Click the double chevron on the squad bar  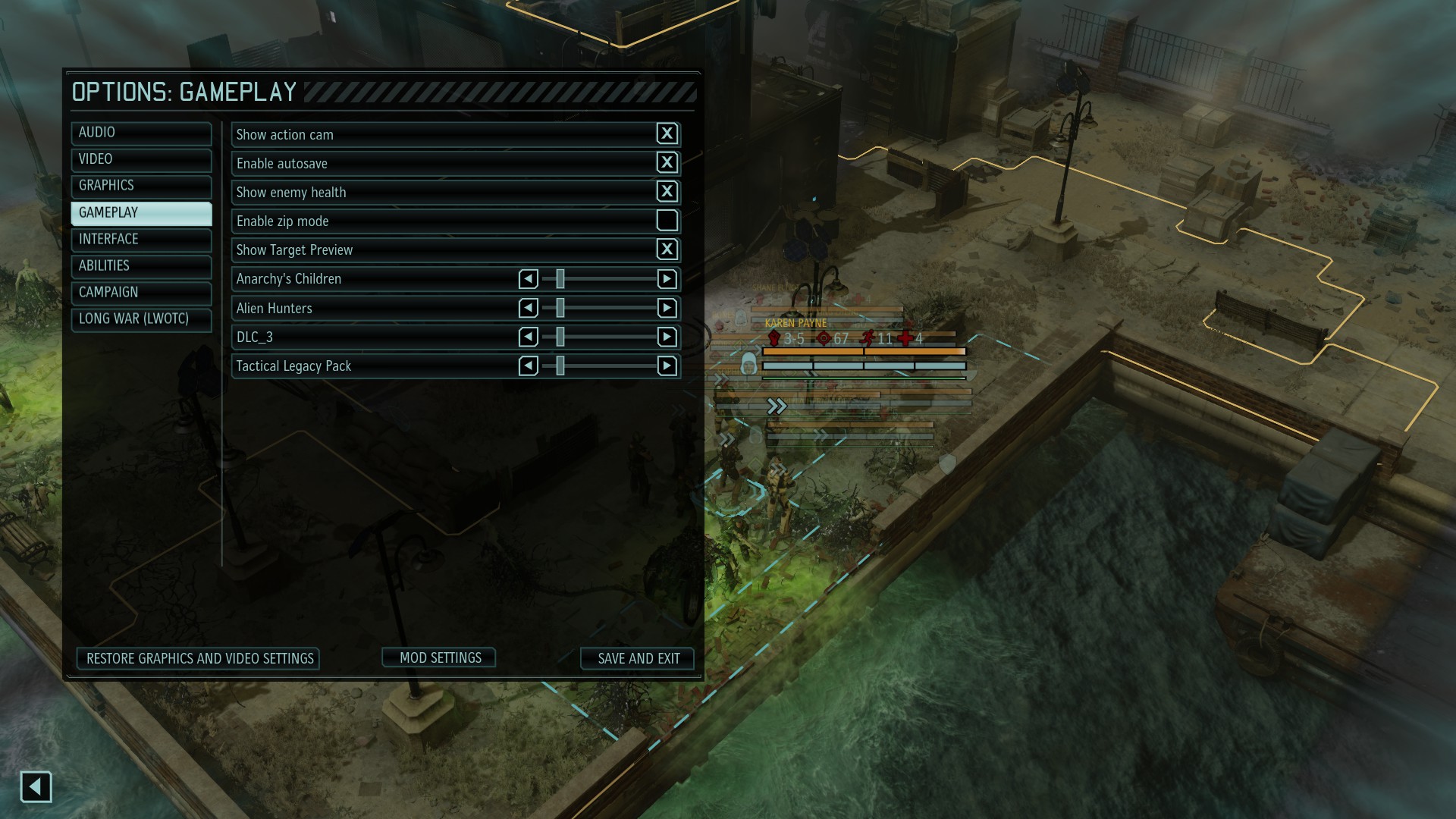coord(777,406)
